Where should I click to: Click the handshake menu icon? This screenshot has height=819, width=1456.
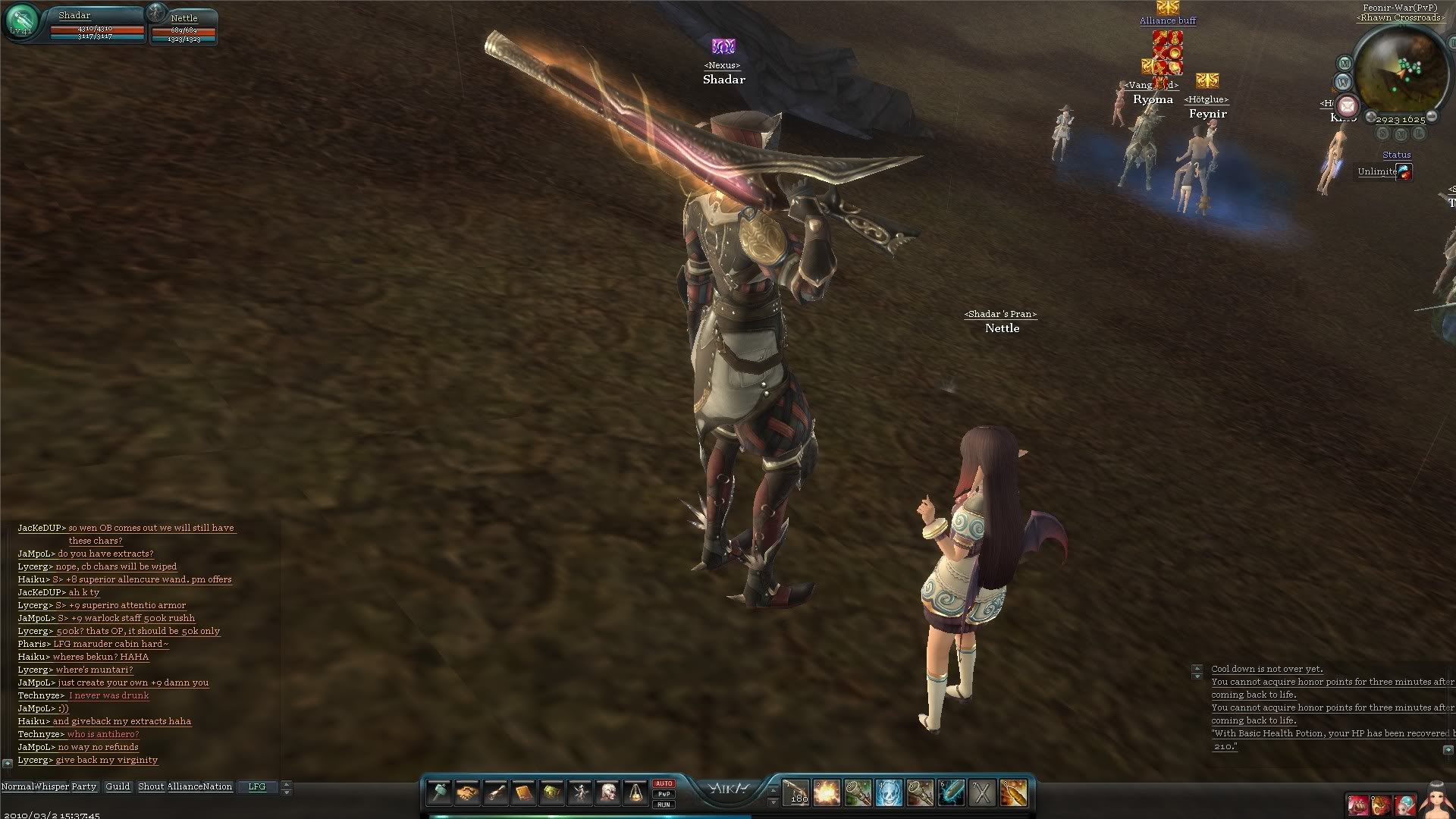pyautogui.click(x=467, y=793)
